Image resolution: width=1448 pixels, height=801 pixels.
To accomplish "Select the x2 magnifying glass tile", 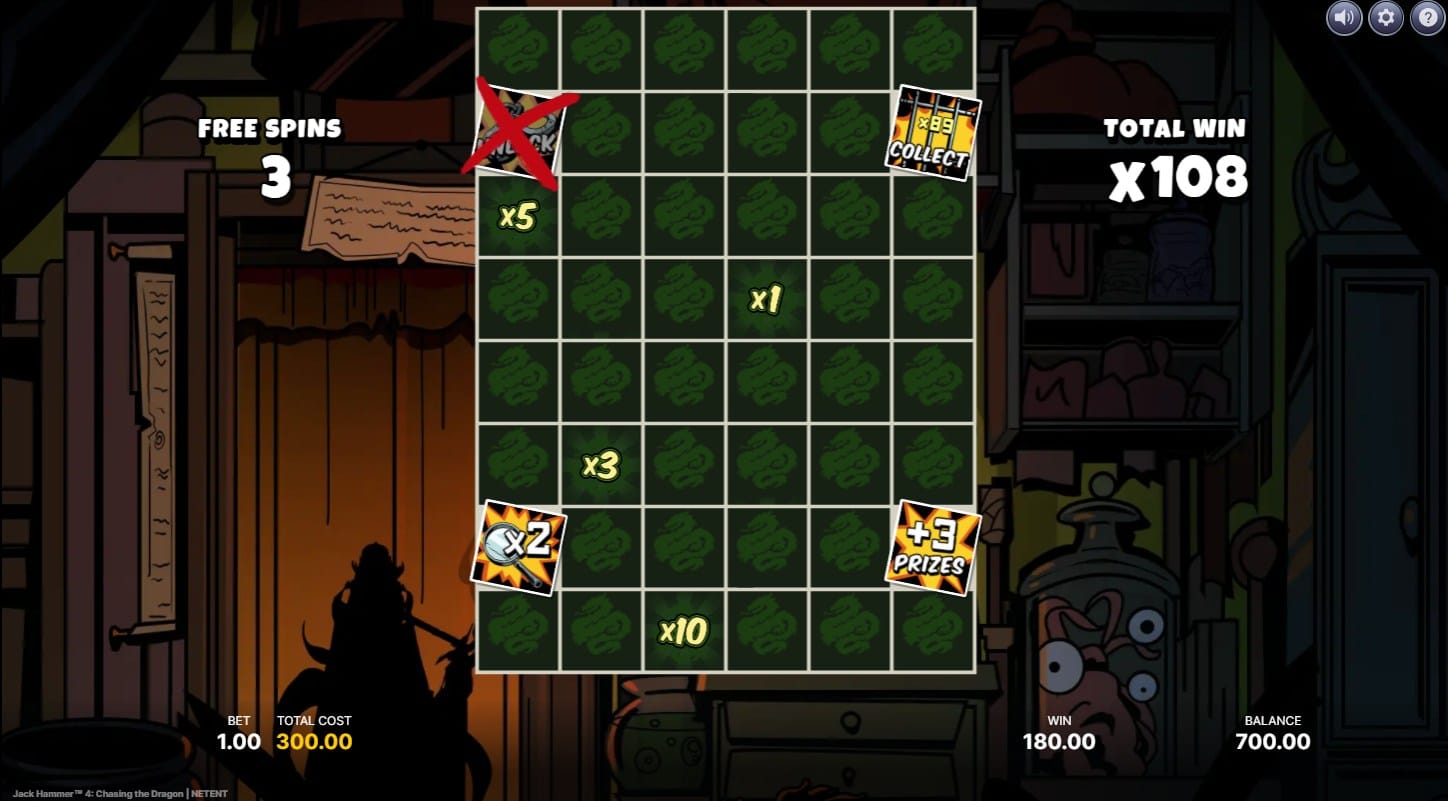I will pos(518,547).
